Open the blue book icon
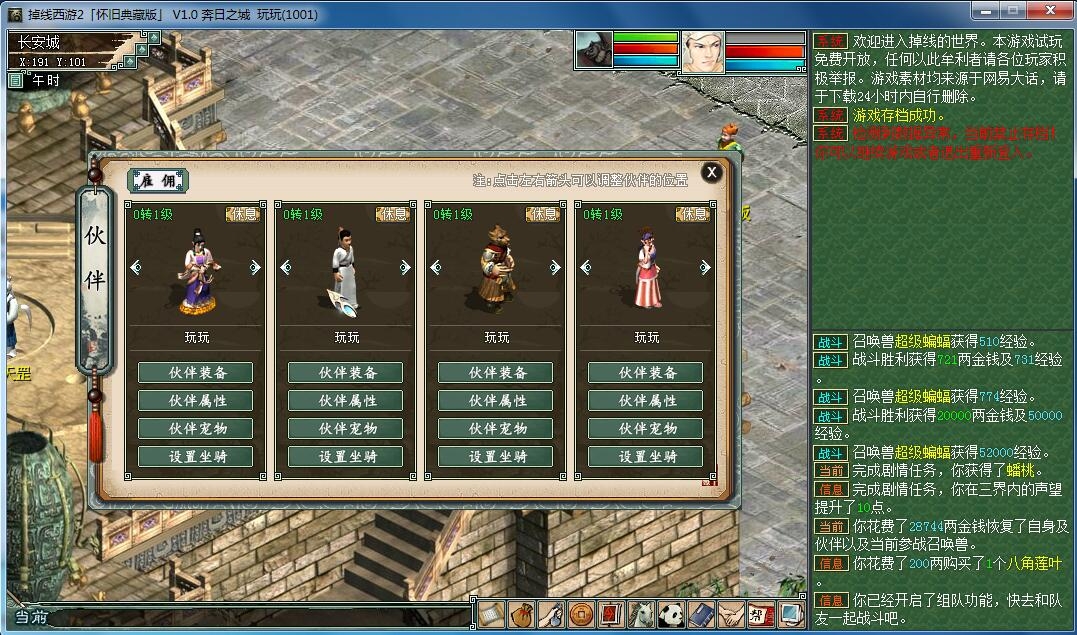The width and height of the screenshot is (1077, 635). (701, 614)
